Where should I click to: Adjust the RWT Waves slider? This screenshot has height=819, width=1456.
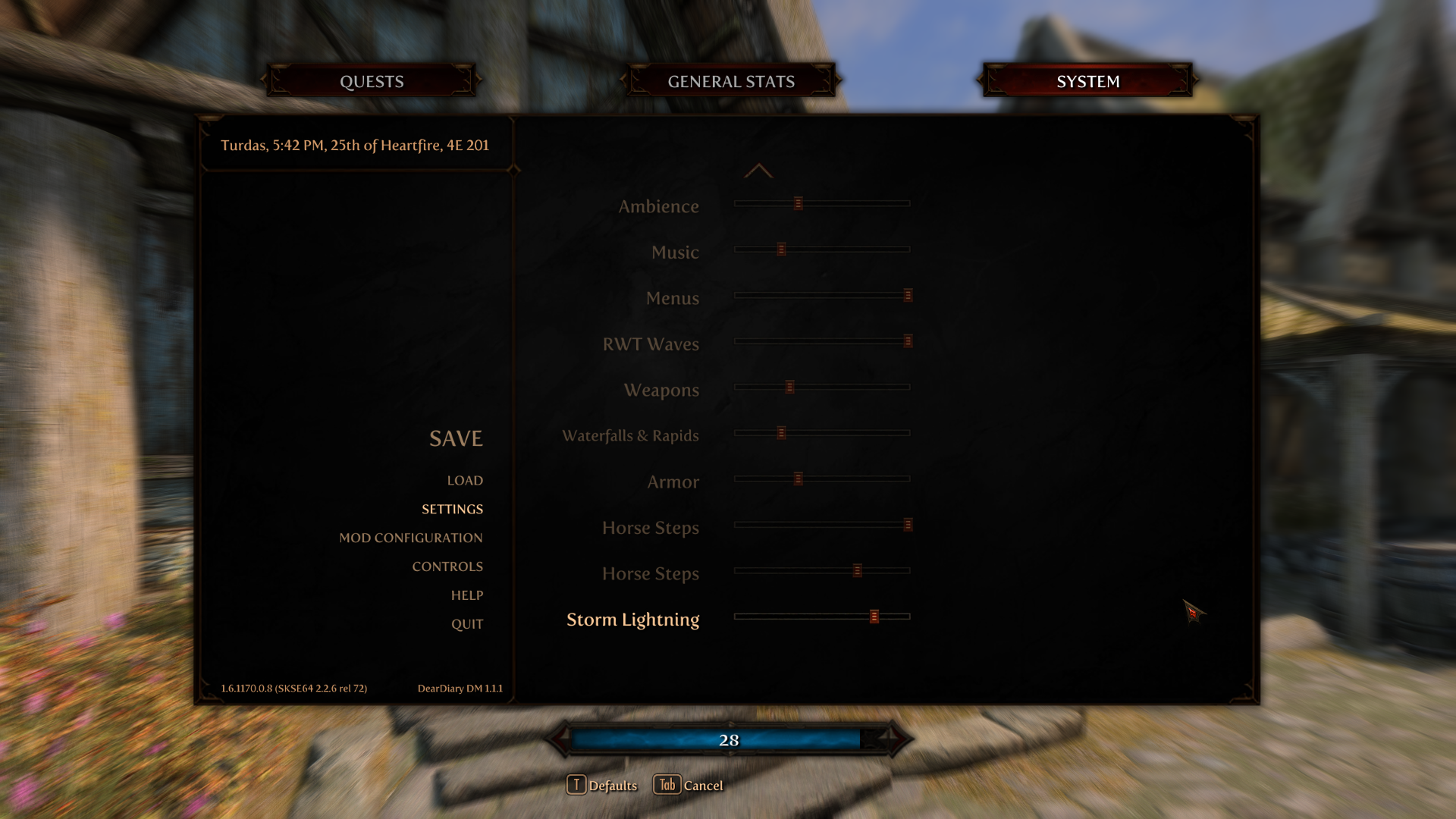pyautogui.click(x=907, y=341)
